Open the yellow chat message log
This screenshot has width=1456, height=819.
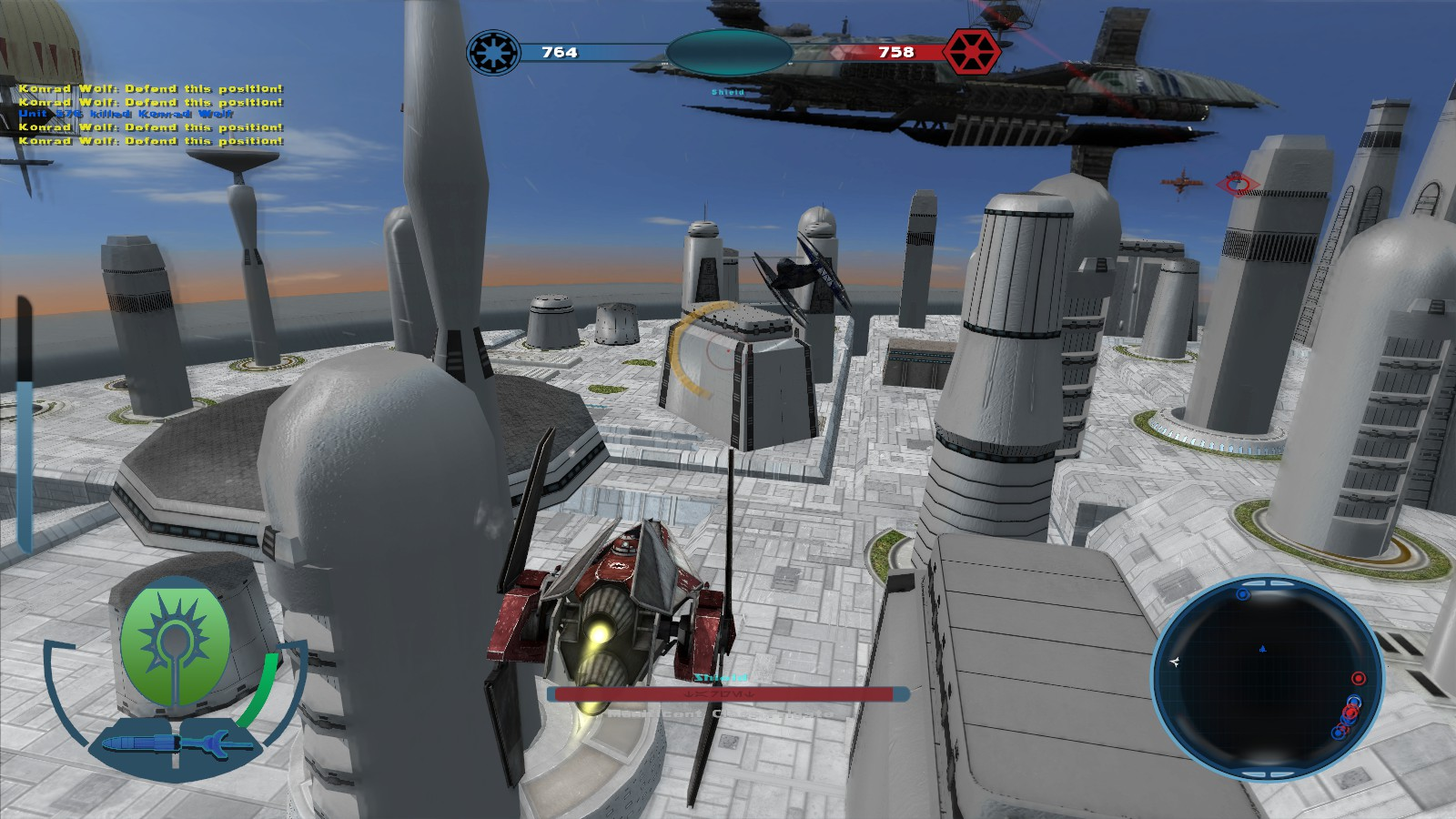pos(151,115)
